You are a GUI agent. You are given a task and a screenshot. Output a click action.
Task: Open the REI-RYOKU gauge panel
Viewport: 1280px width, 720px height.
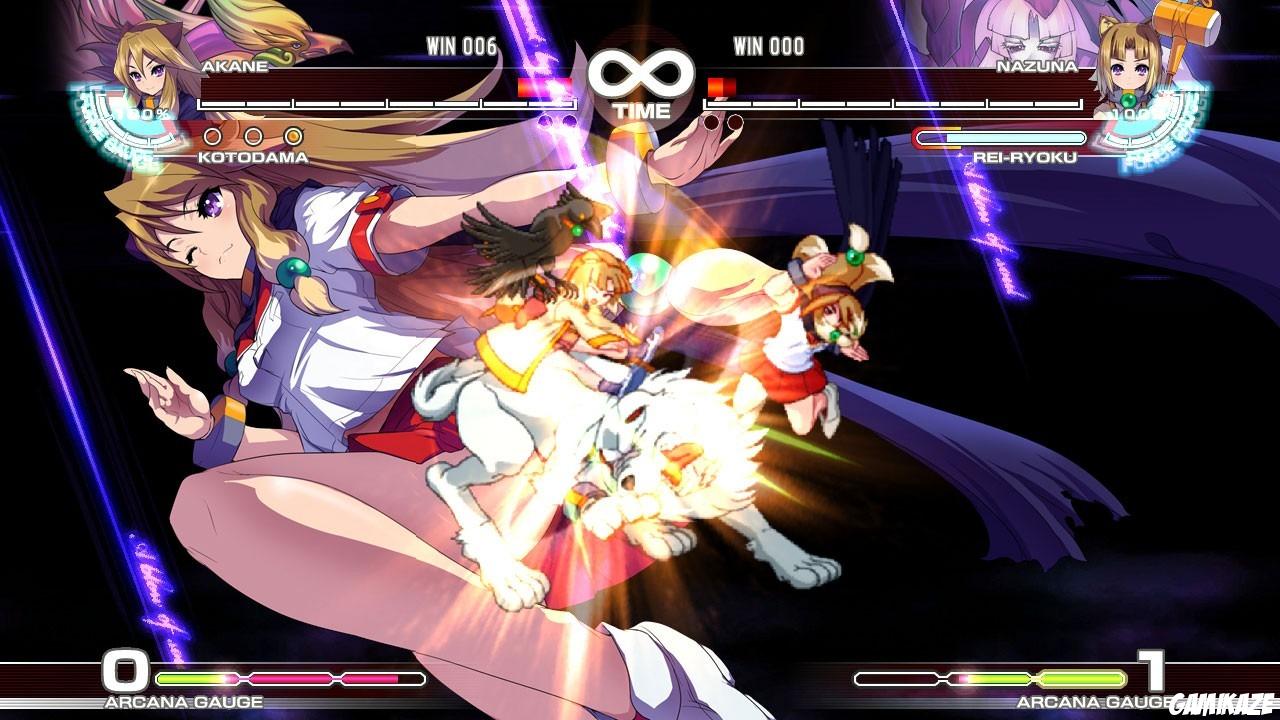pyautogui.click(x=1000, y=137)
